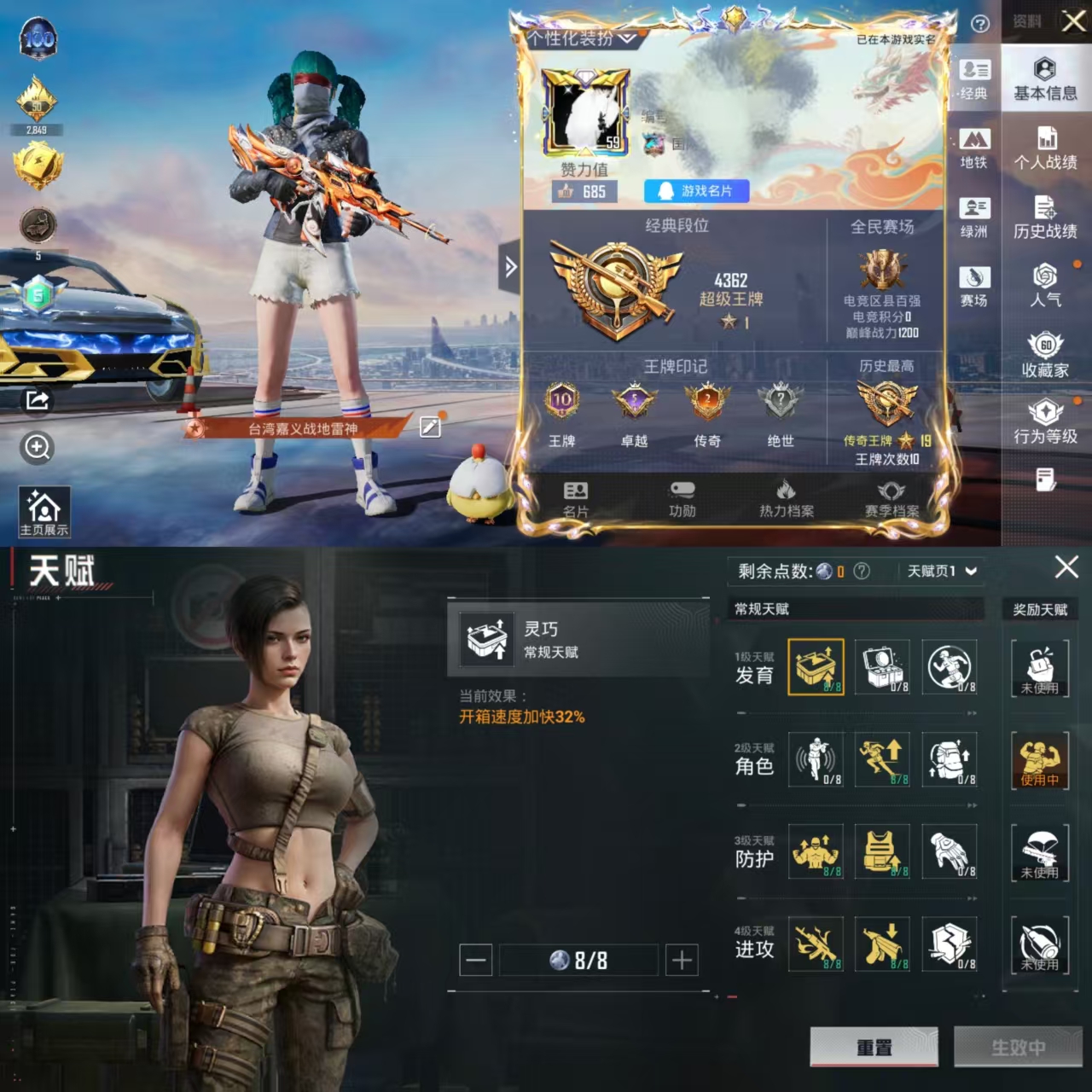The image size is (1092, 1092).
Task: Select the 灵巧 crate-opening talent icon
Action: tap(816, 666)
